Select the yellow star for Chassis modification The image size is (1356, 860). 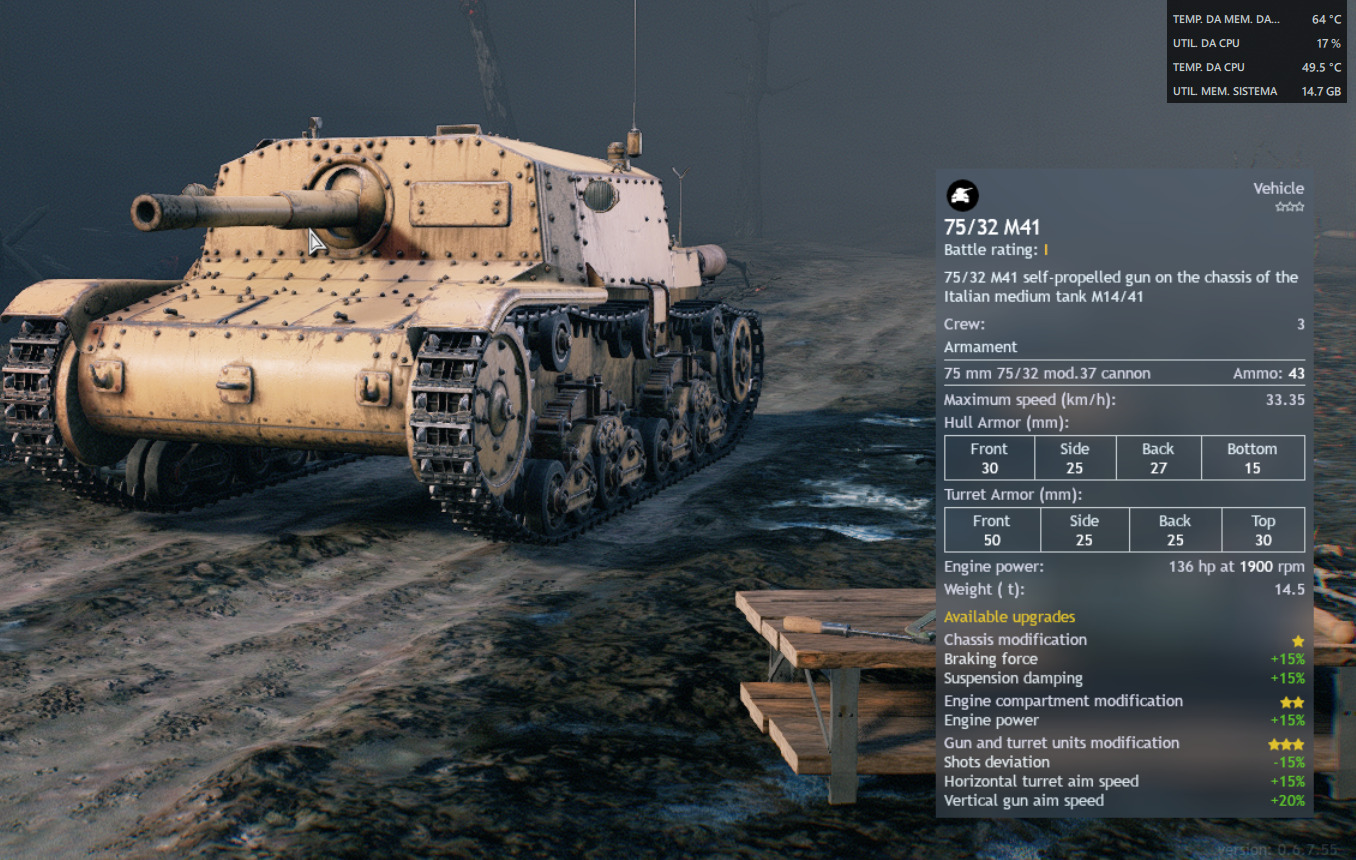tap(1297, 639)
